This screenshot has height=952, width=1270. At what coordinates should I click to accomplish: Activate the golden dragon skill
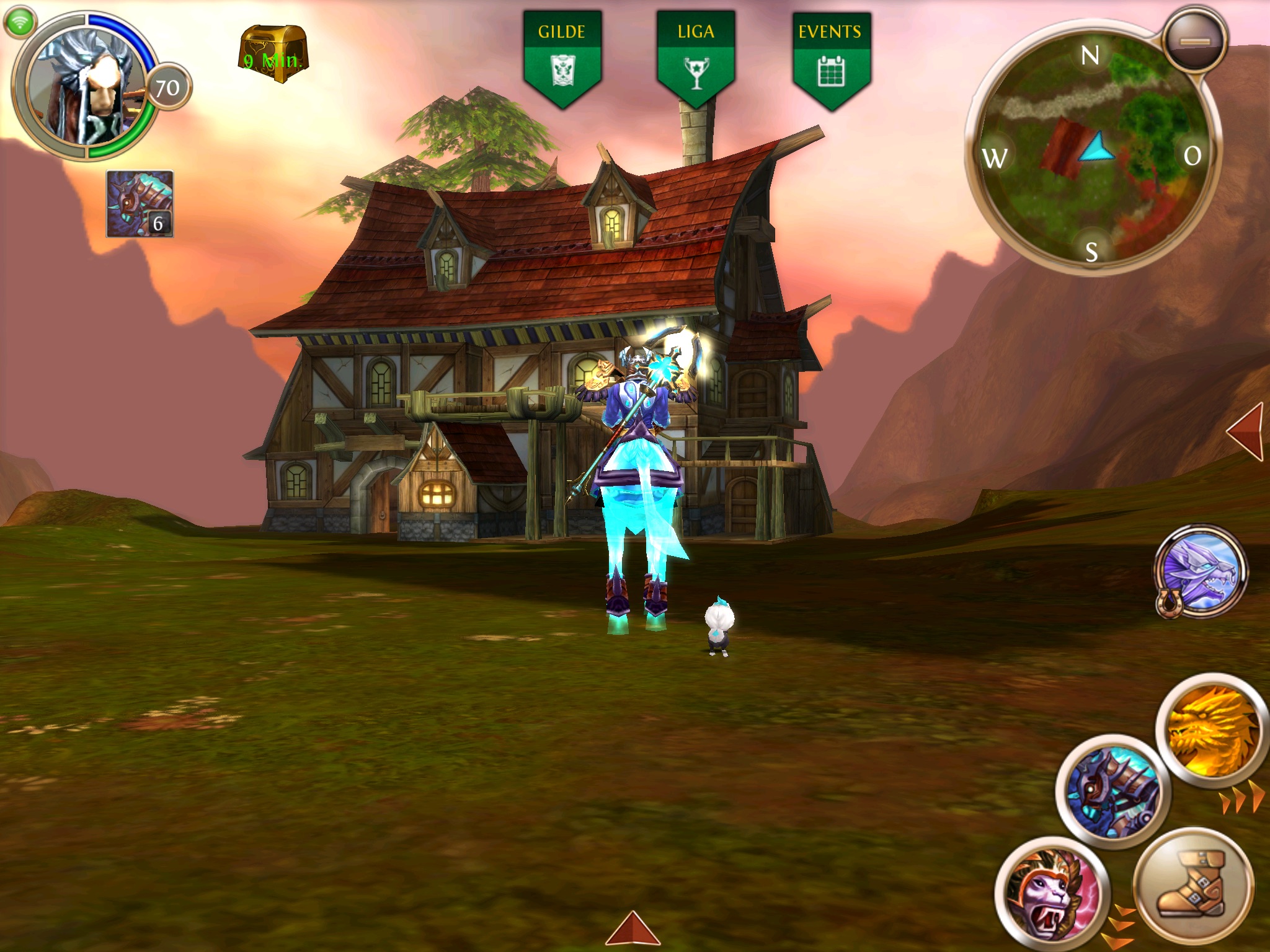click(x=1212, y=731)
